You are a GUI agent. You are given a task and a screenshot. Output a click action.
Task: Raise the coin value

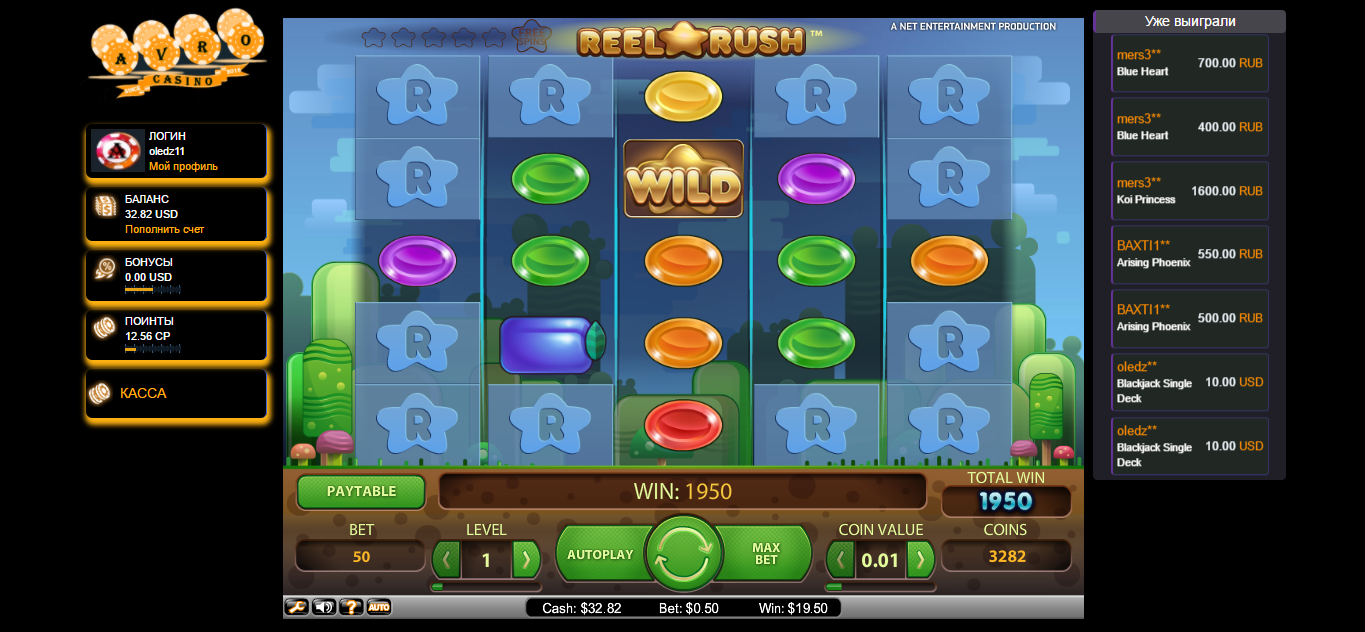(x=920, y=559)
